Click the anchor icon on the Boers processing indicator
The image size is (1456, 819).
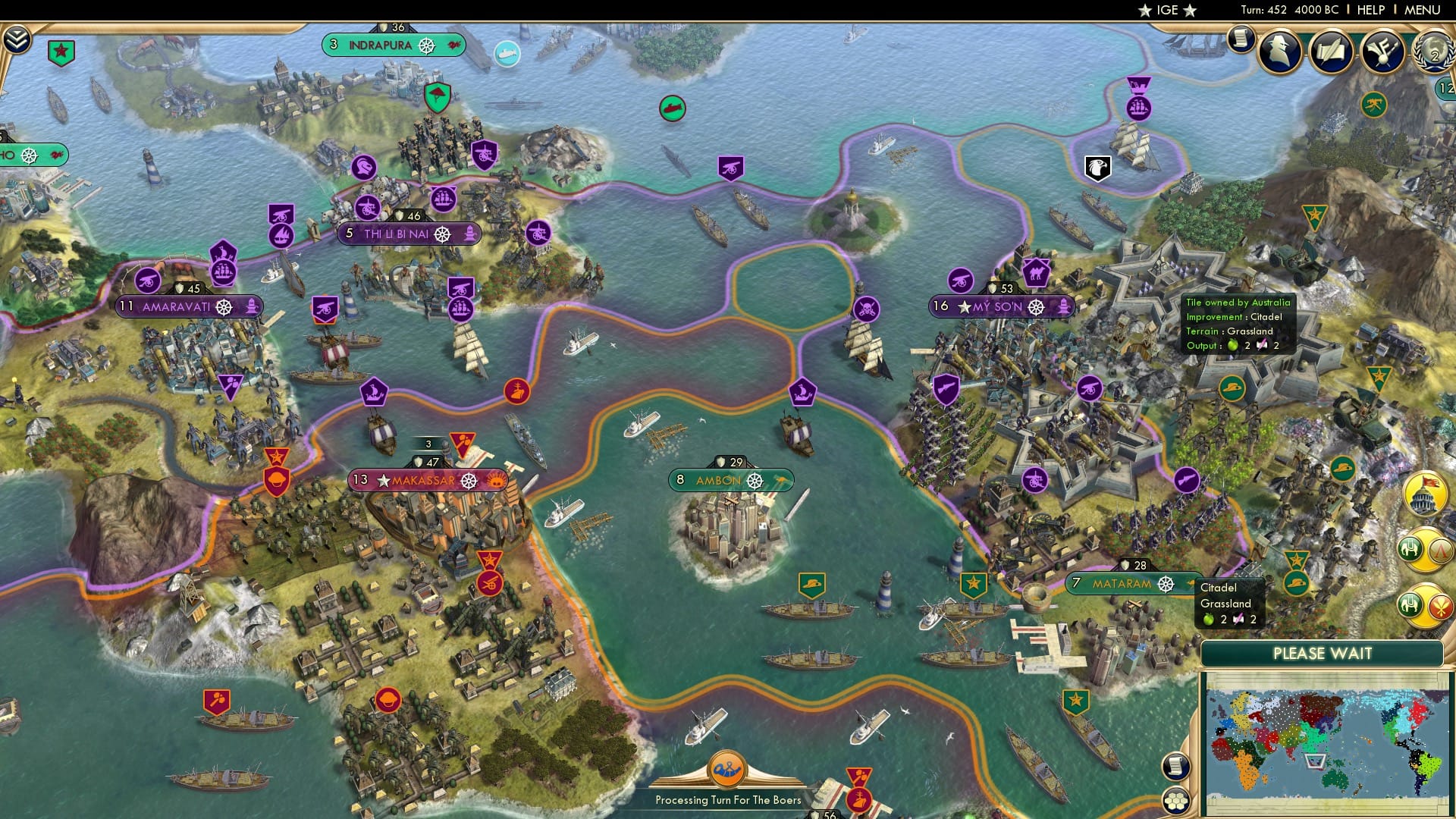click(726, 770)
